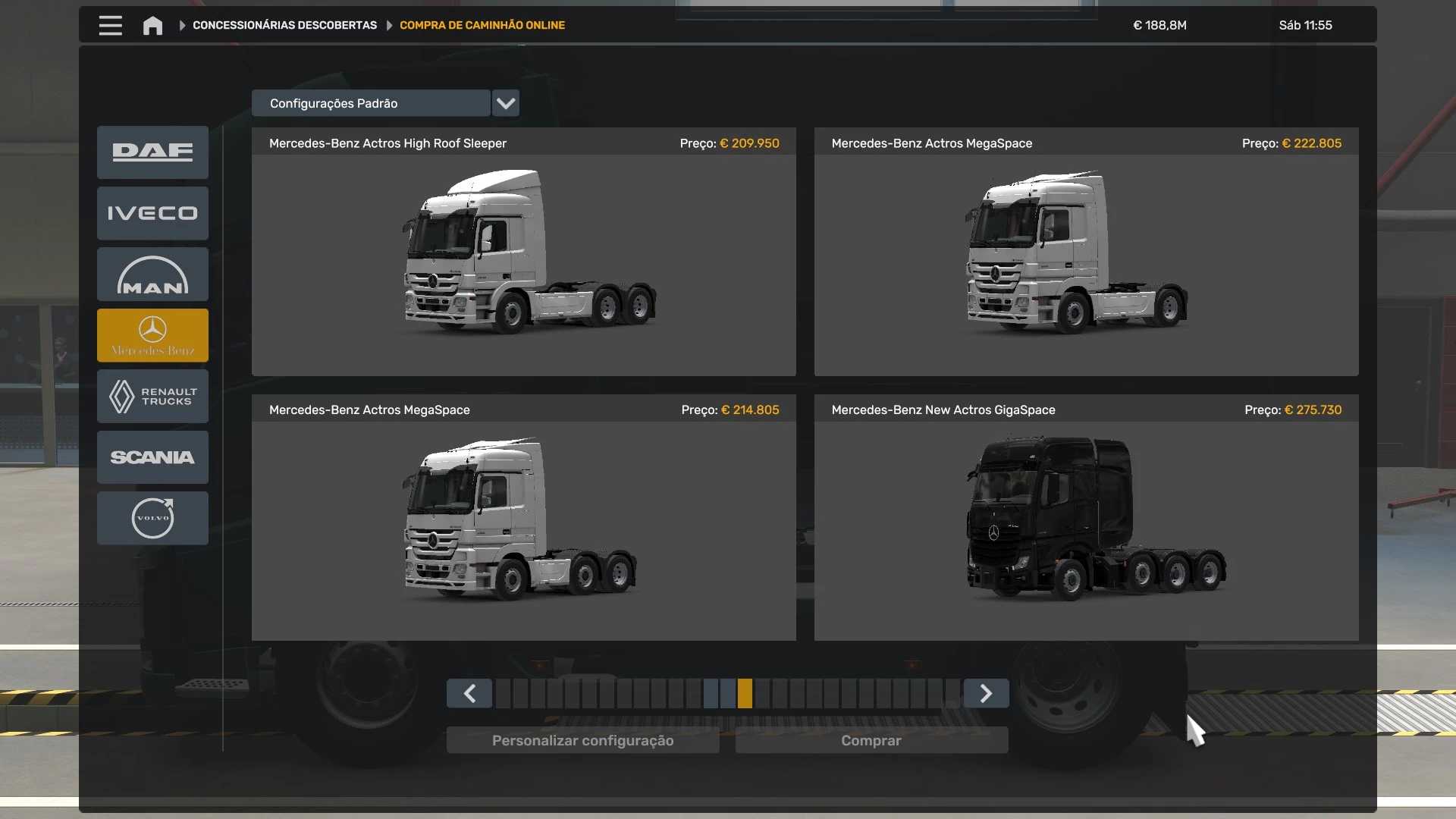Switch to the Scania brand tab

point(152,457)
